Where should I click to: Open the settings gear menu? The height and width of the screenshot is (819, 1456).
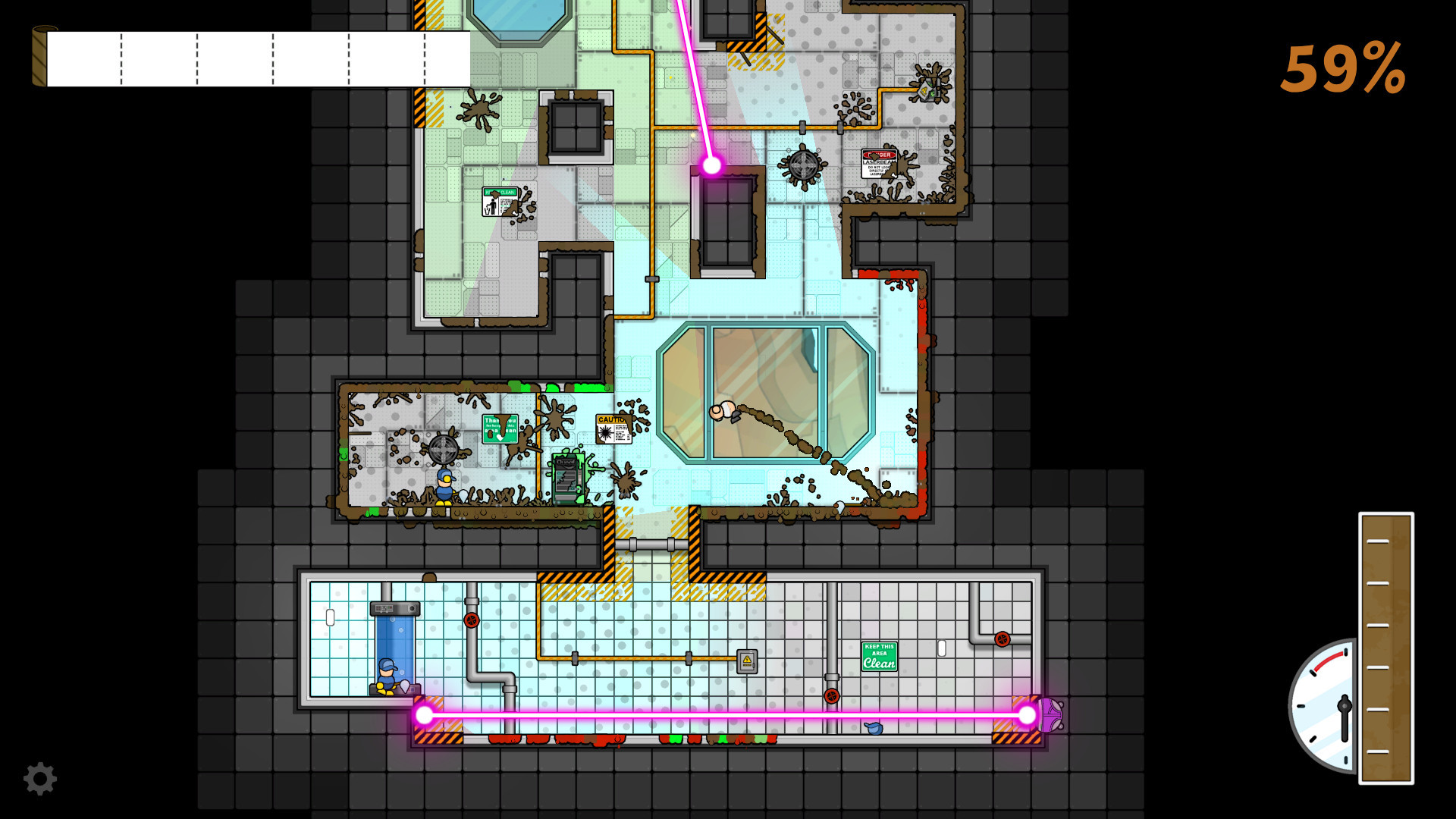[x=42, y=777]
